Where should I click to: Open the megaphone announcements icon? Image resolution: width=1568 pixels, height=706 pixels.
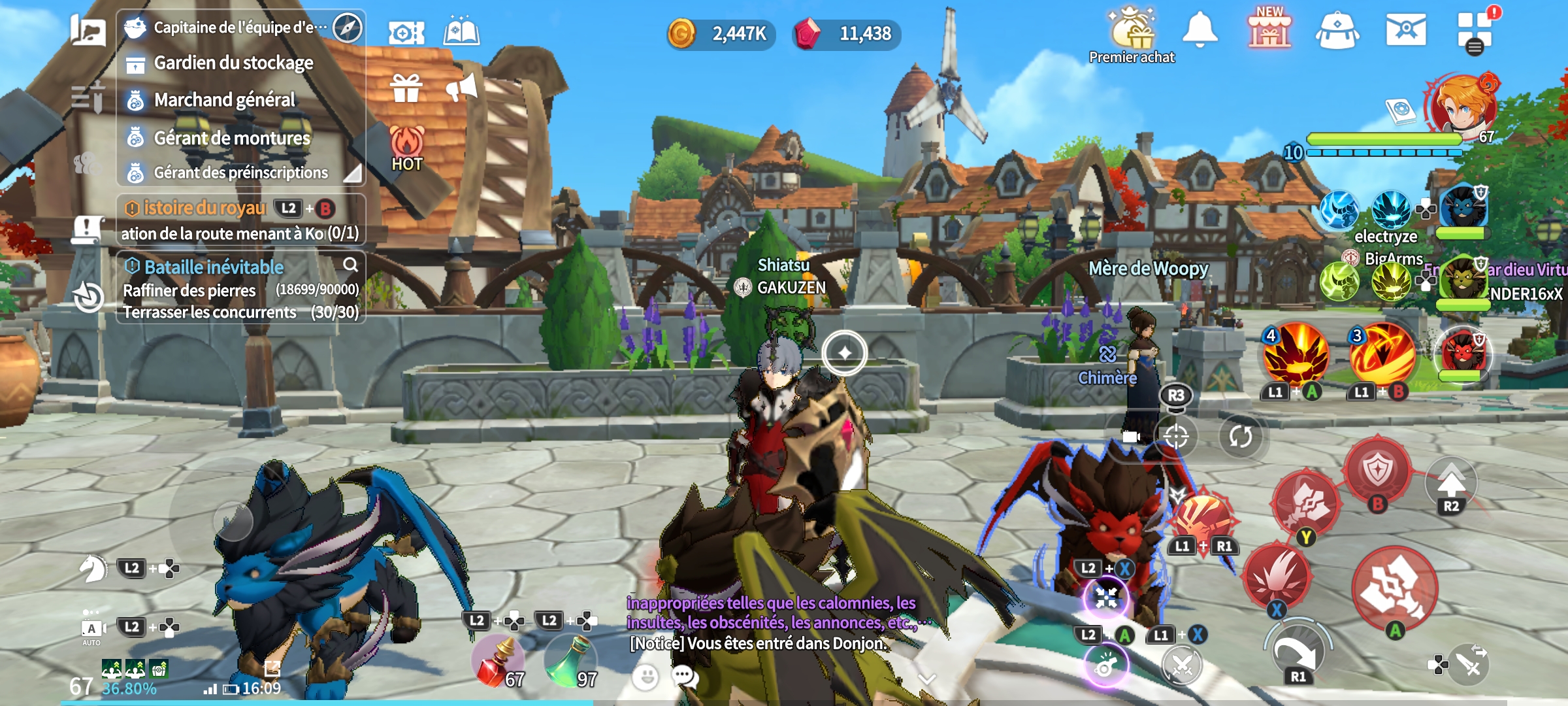coord(462,88)
